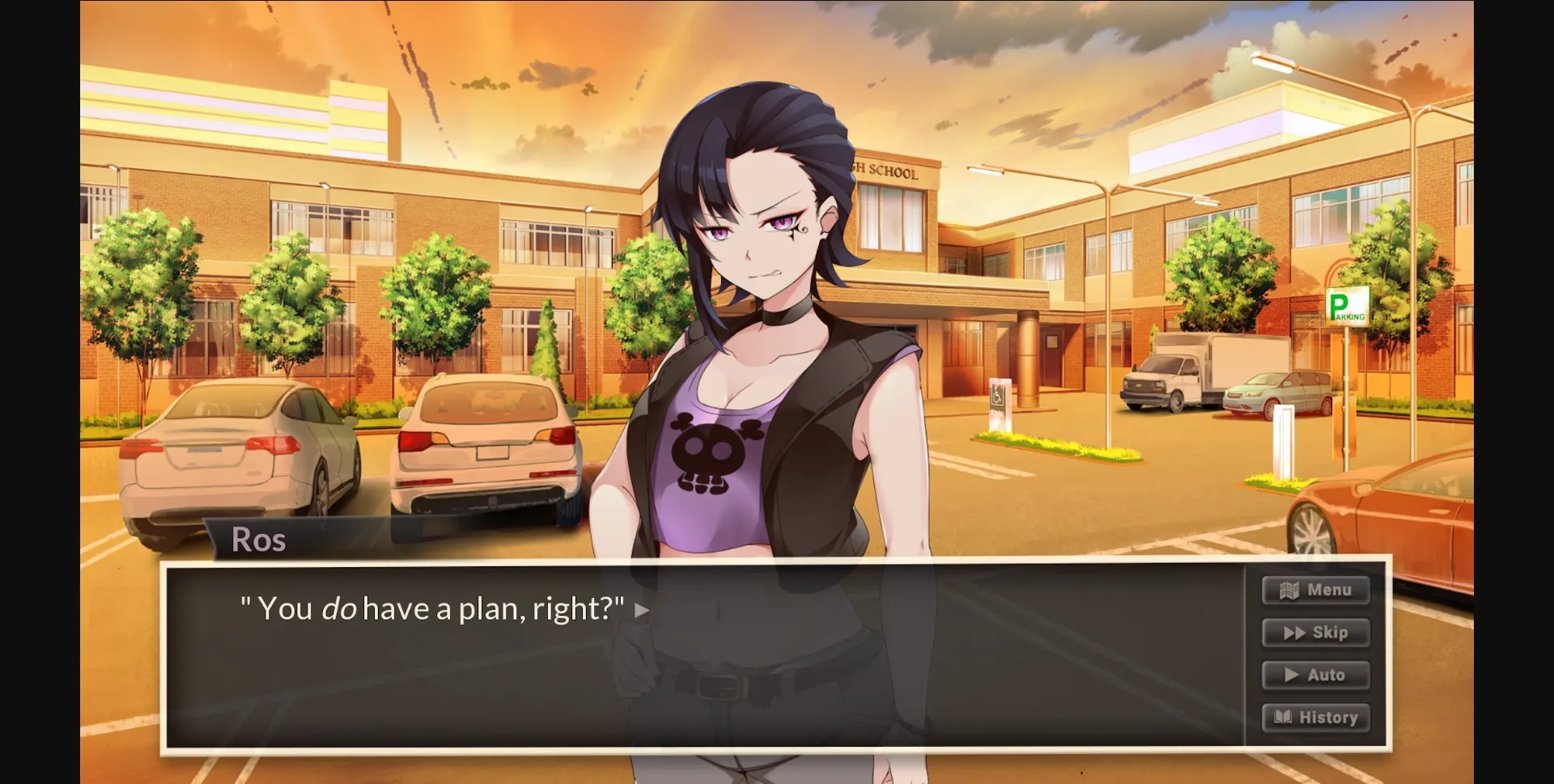Image resolution: width=1554 pixels, height=784 pixels.
Task: Enable automatic text advancement
Action: coord(1314,674)
